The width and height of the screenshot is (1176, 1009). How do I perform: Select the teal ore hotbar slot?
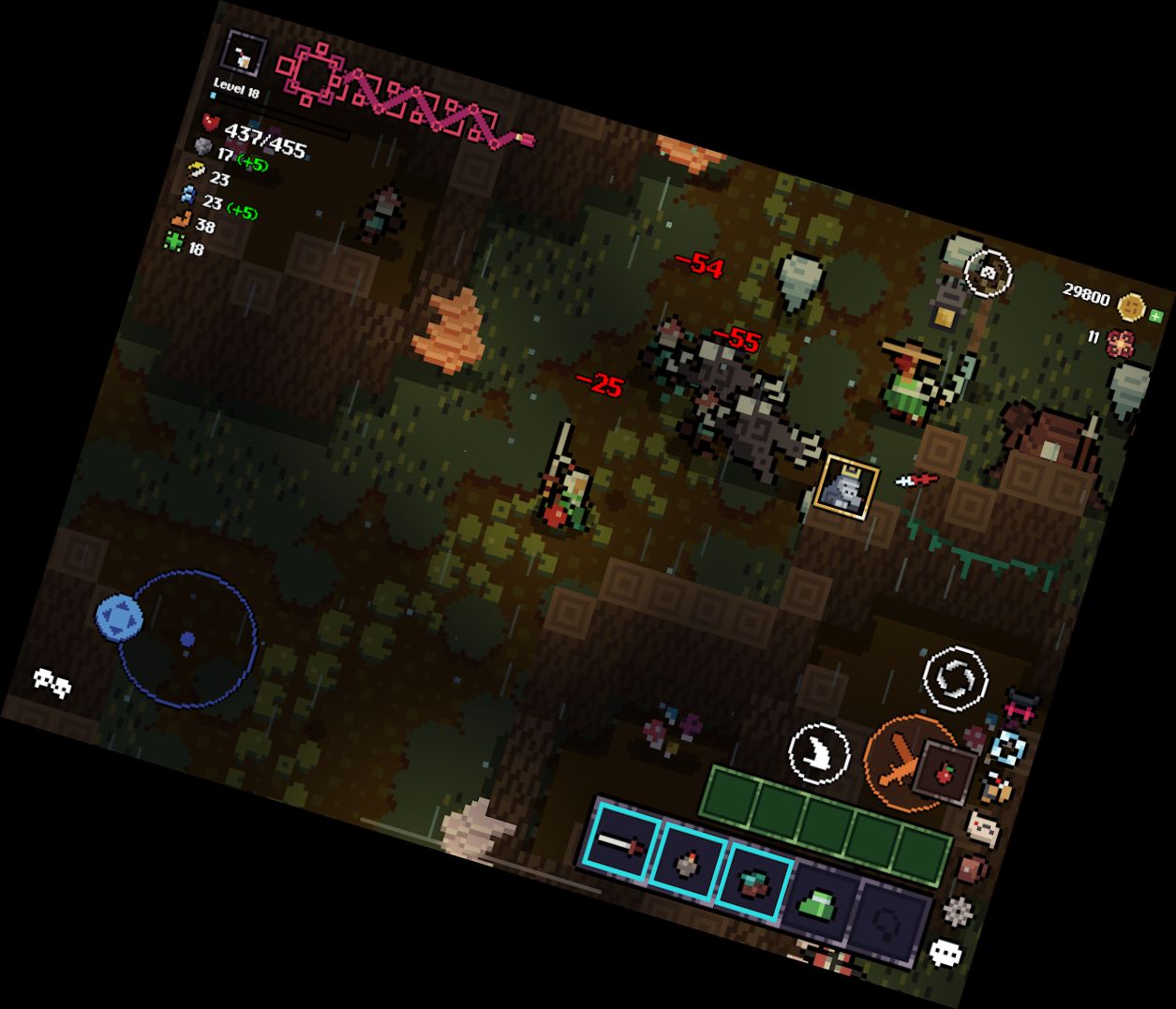(752, 883)
